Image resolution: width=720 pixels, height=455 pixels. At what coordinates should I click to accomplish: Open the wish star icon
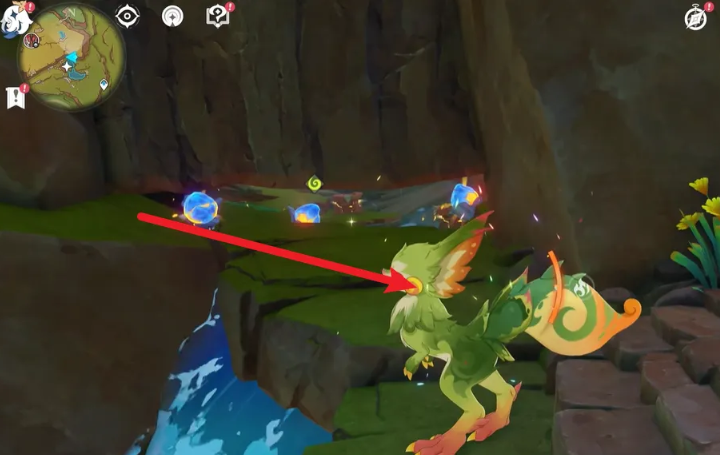coord(173,16)
